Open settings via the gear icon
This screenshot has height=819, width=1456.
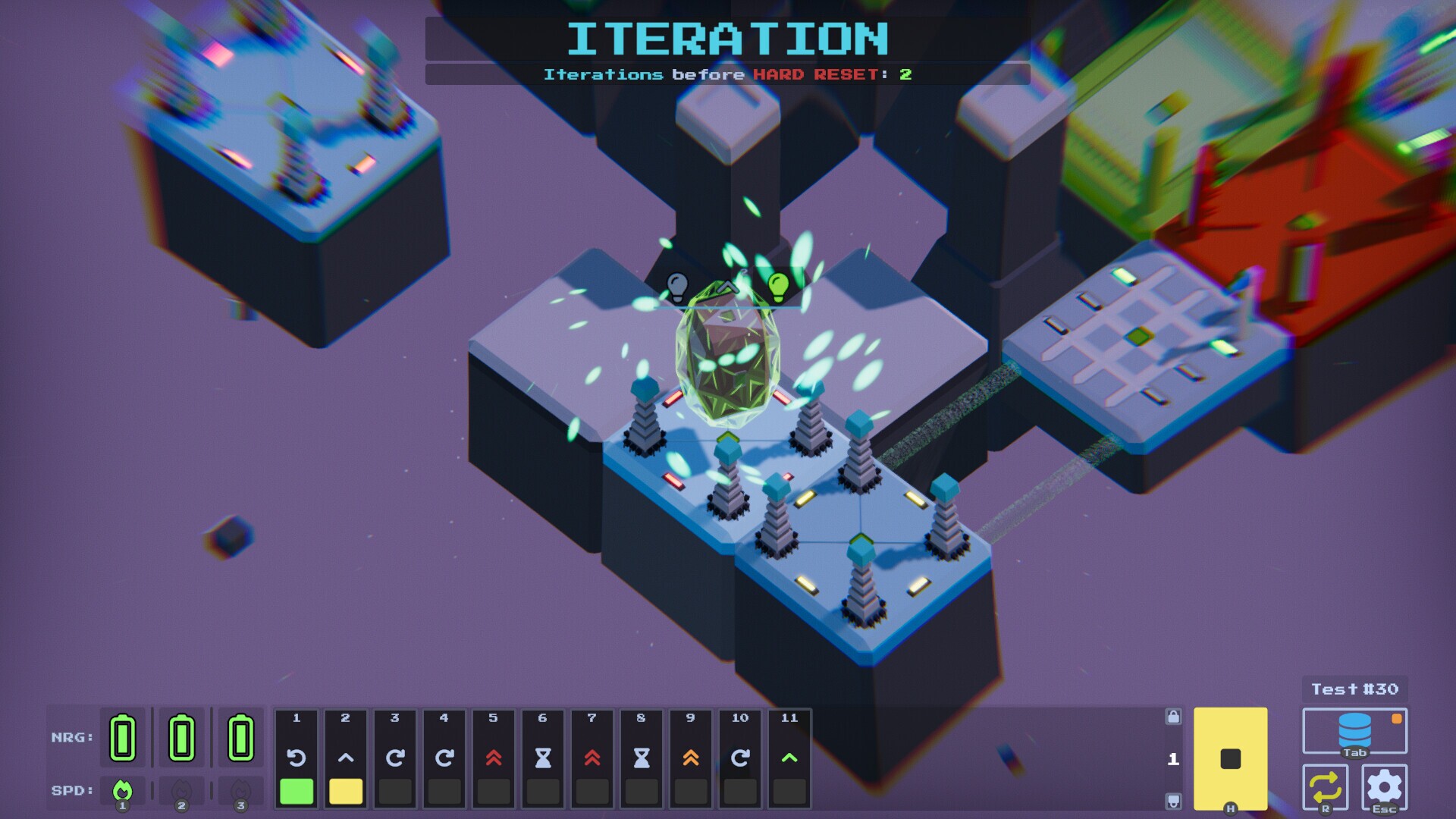tap(1384, 787)
